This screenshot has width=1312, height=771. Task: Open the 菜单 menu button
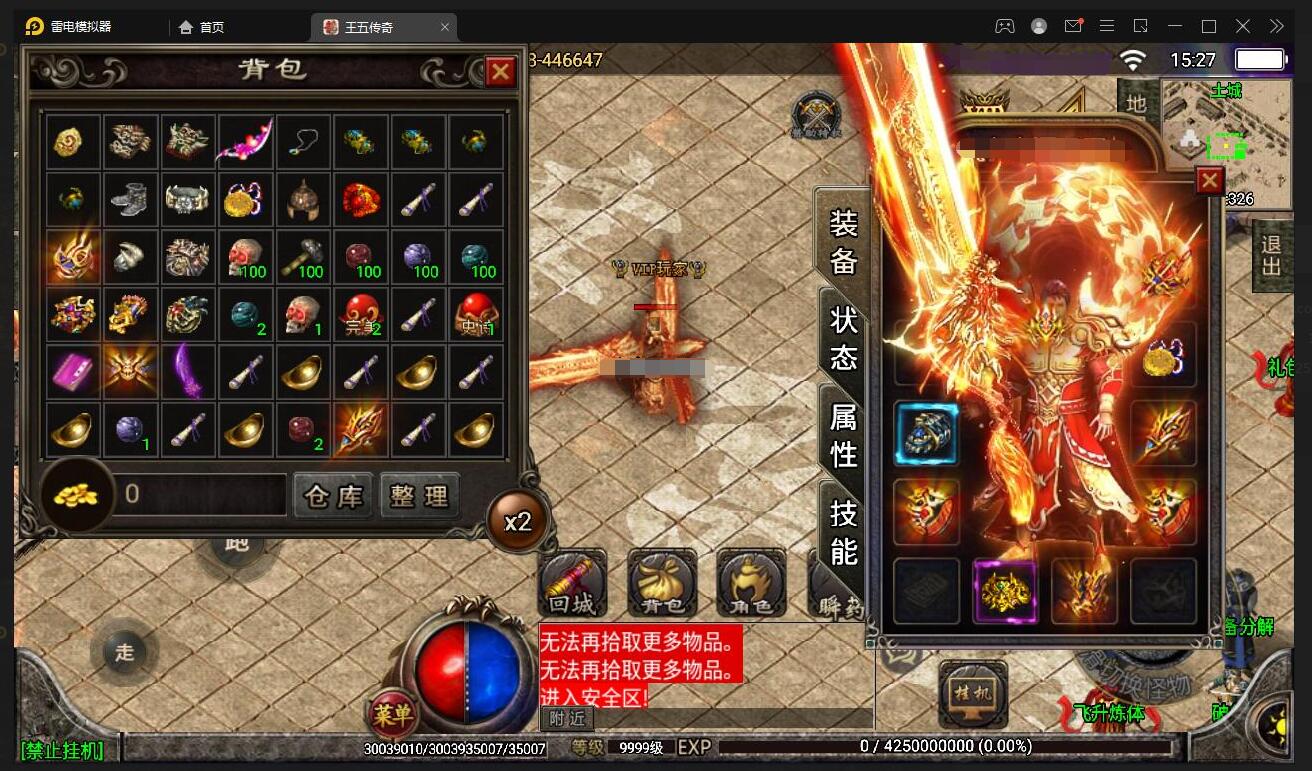pos(392,714)
